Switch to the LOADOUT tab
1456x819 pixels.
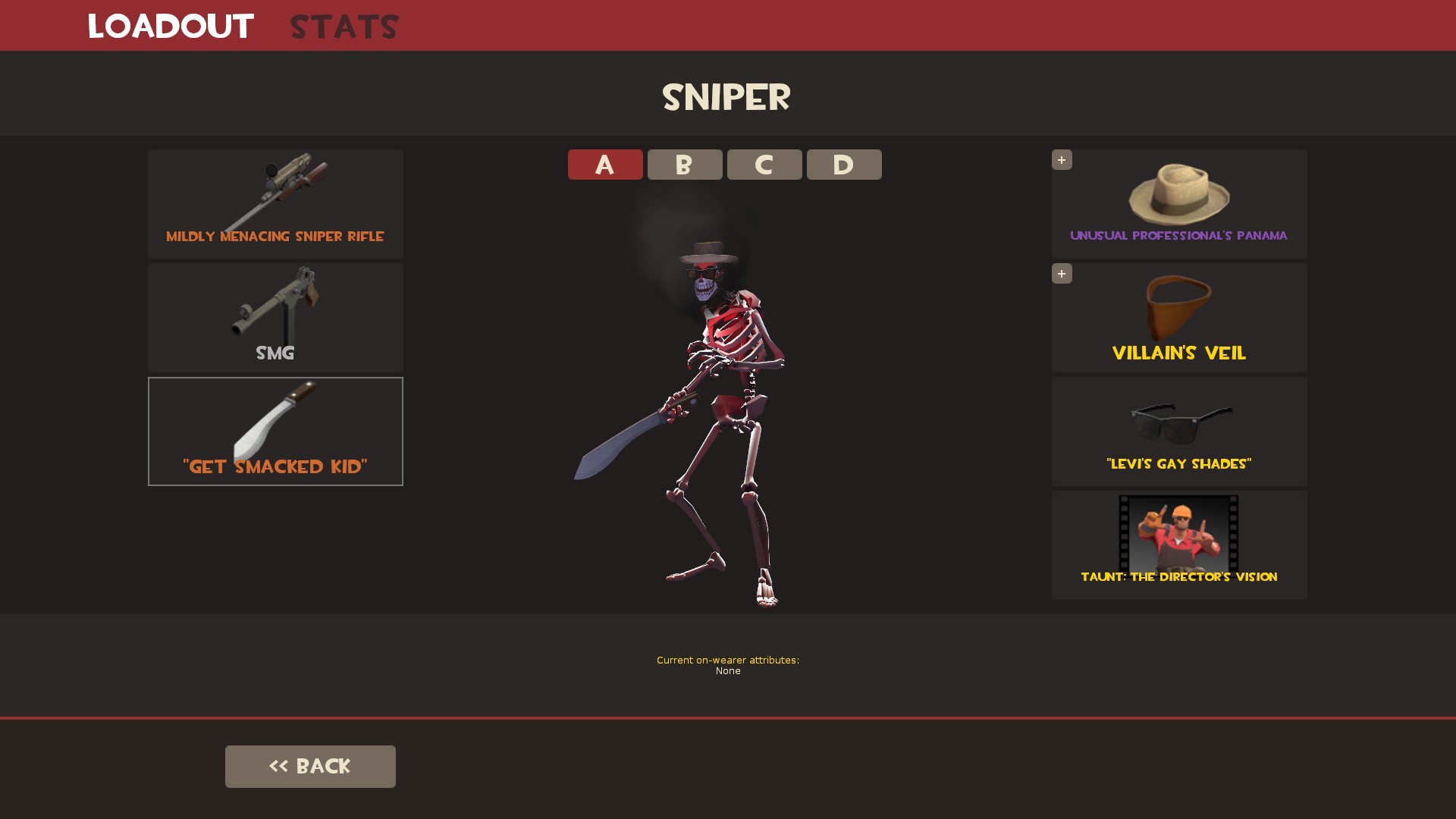pos(170,26)
